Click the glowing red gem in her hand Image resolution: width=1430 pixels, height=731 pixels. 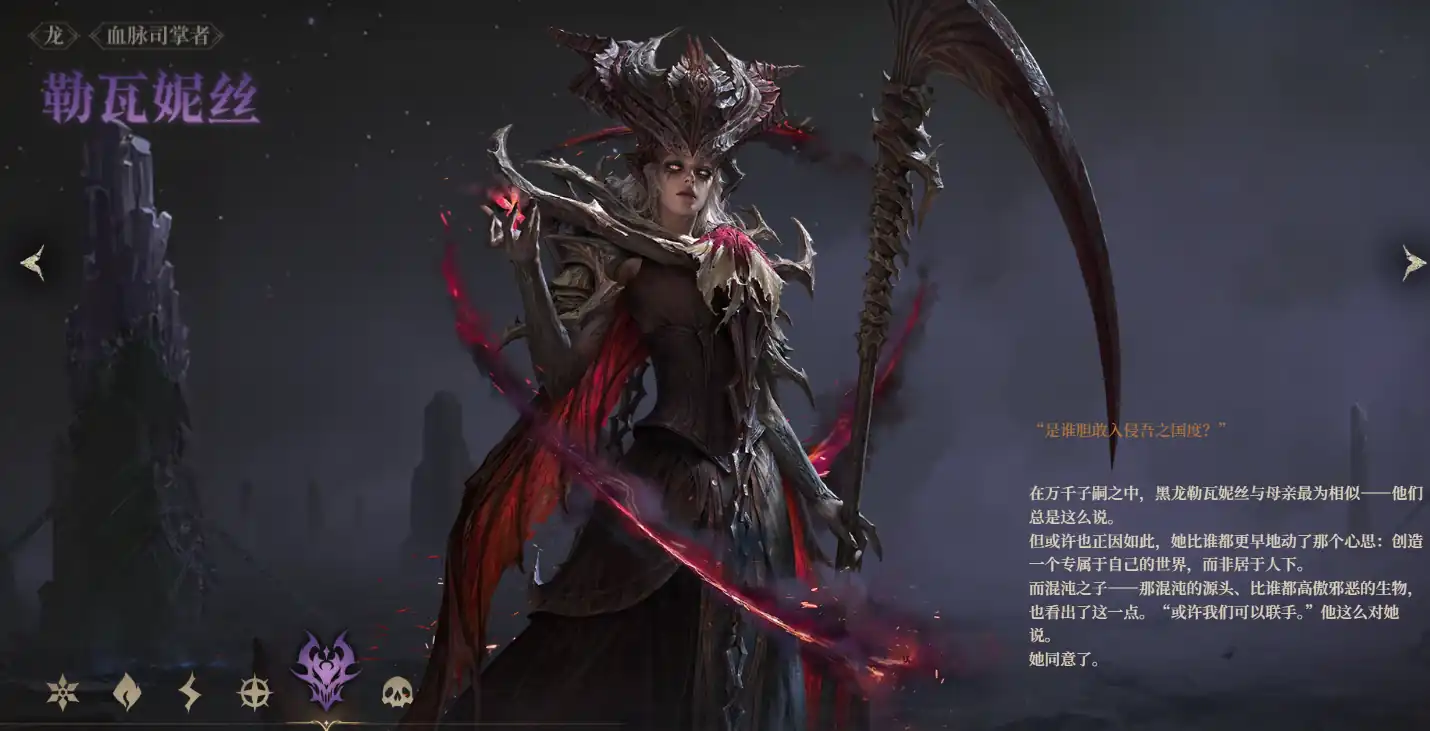coord(513,200)
